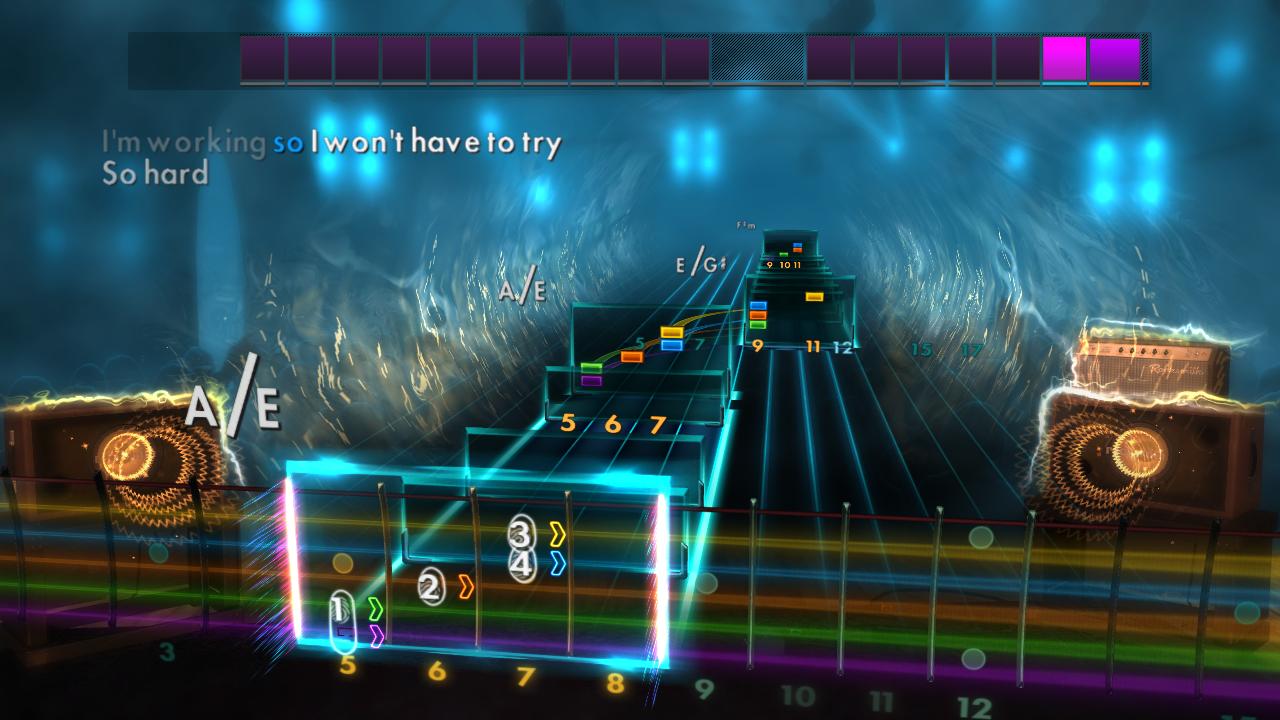Click the yellow arrow beside finger 3
Screen dimensions: 1280x720
pos(557,535)
